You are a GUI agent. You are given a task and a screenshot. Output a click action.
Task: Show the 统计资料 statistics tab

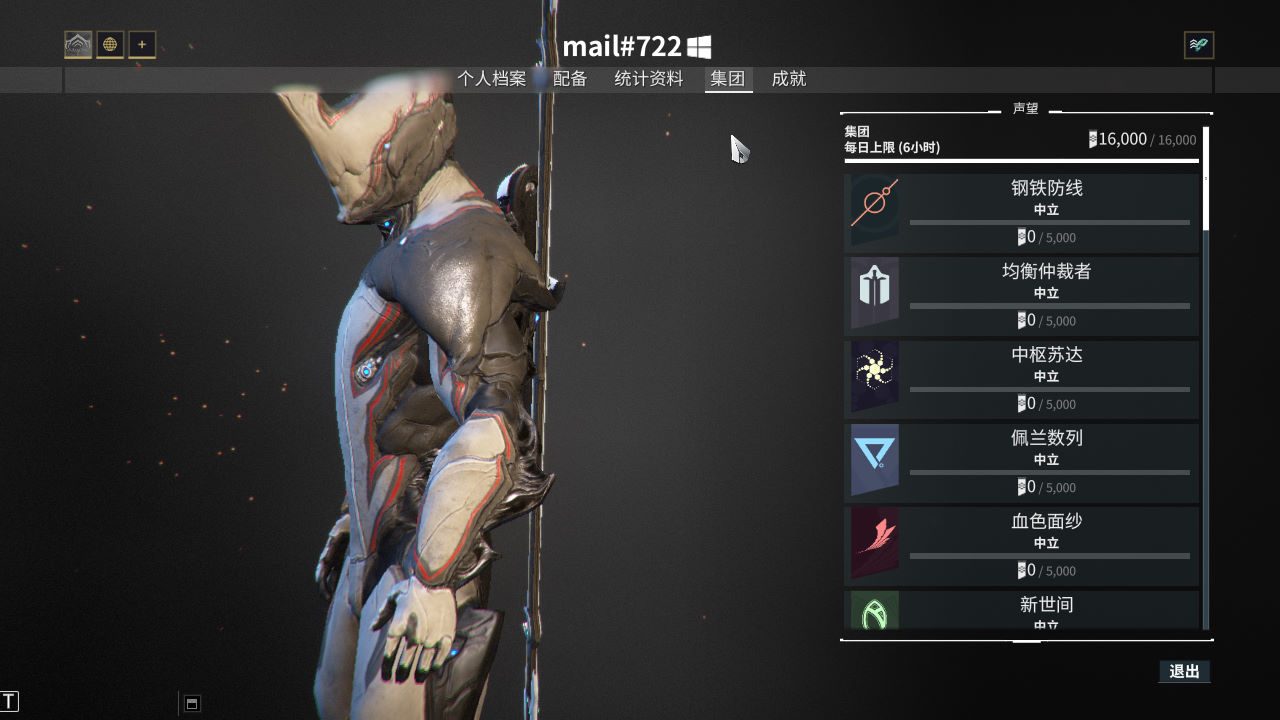click(648, 79)
